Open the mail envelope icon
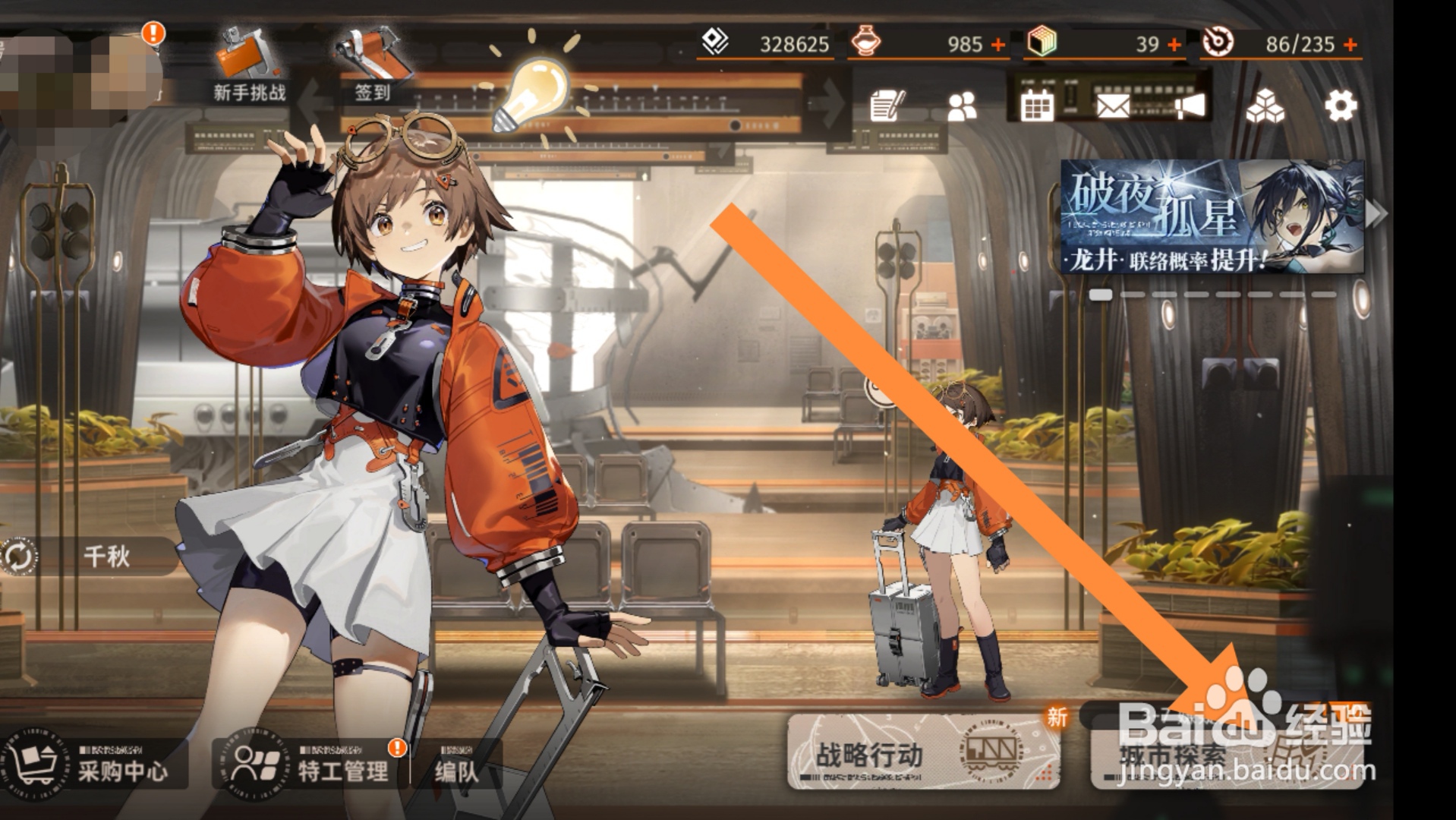1456x820 pixels. pyautogui.click(x=1113, y=106)
